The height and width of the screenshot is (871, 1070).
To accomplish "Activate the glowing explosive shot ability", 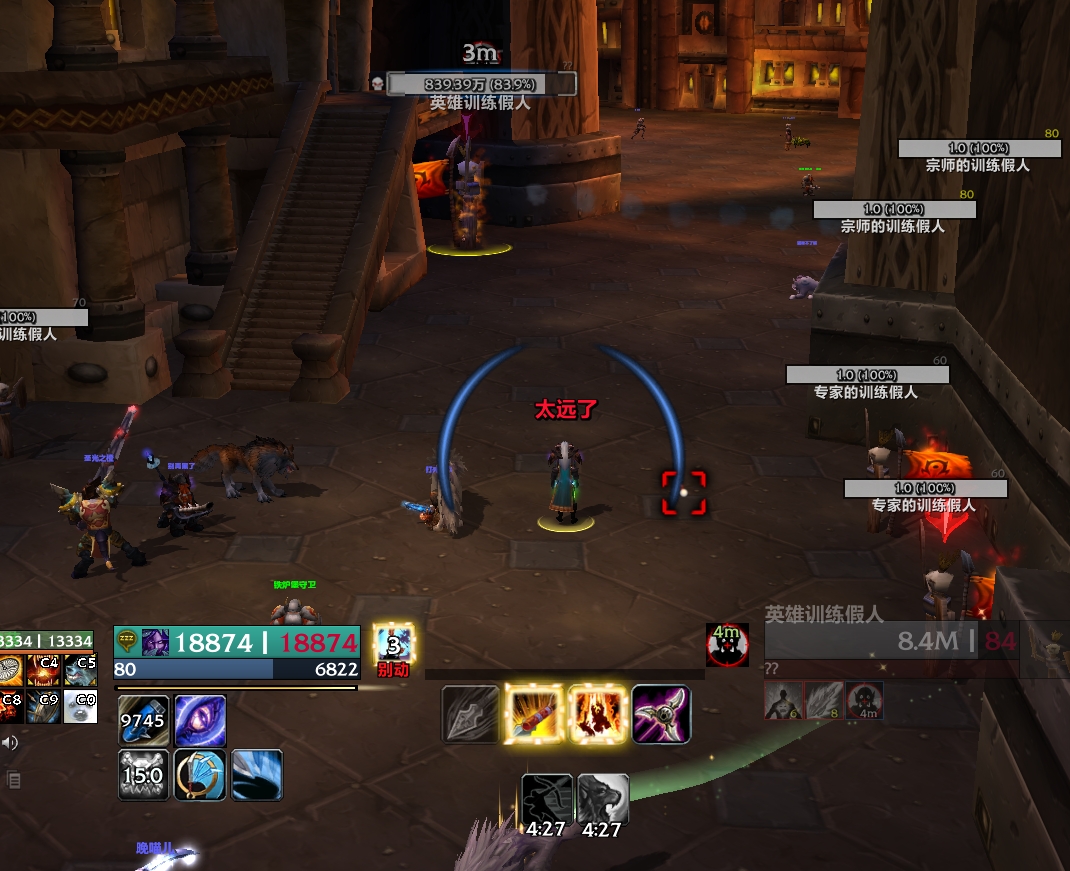I will click(535, 714).
